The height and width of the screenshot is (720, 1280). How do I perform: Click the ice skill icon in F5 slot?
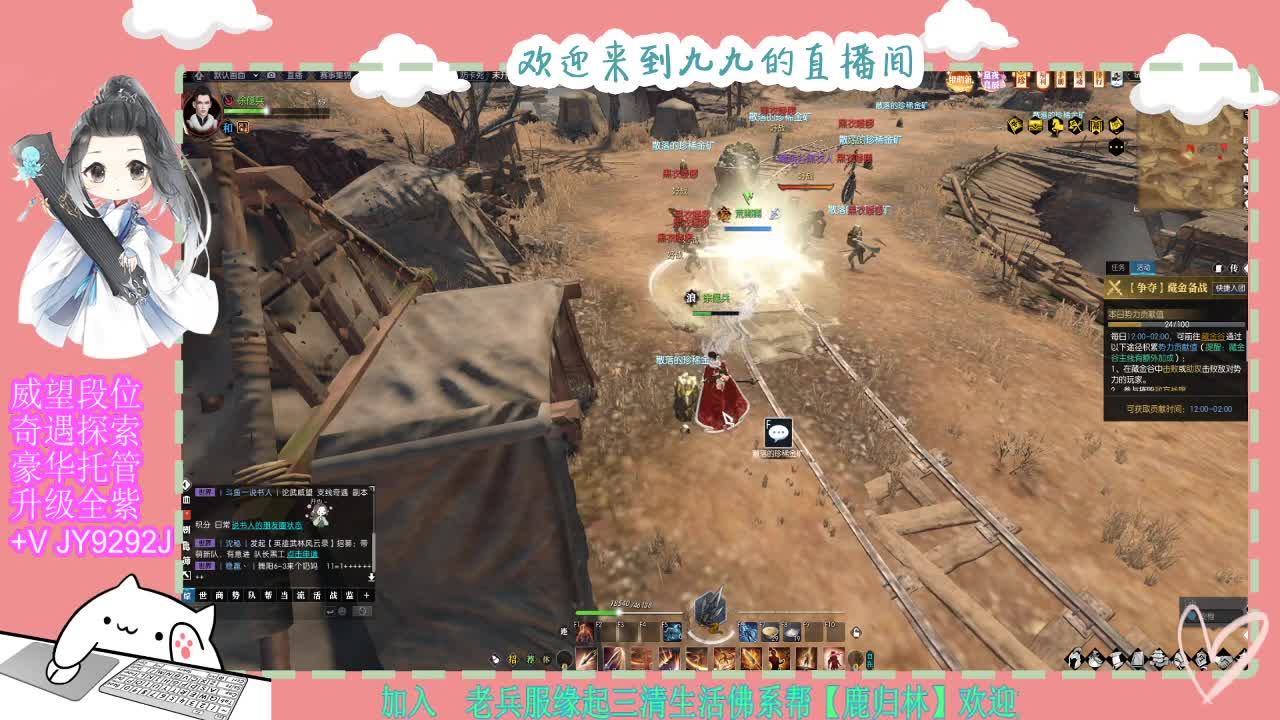672,633
